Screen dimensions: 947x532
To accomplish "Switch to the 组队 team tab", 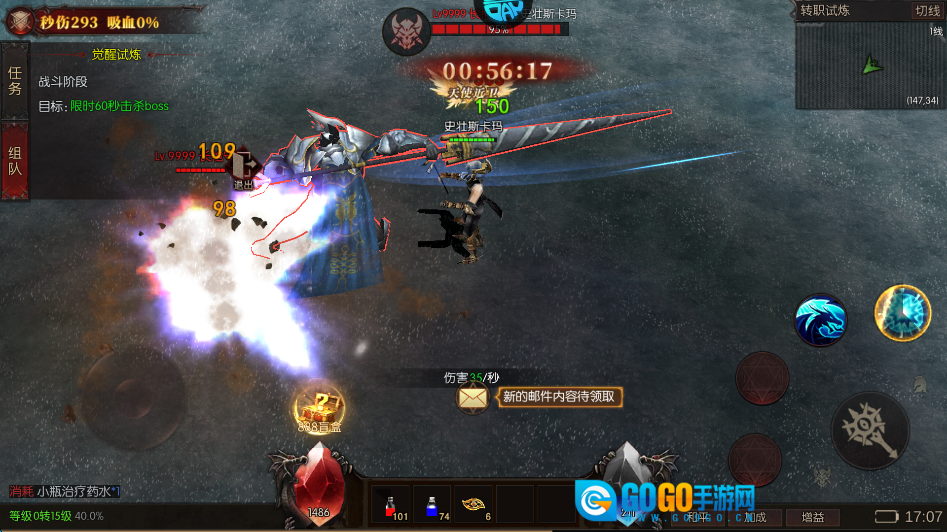I will (x=15, y=160).
